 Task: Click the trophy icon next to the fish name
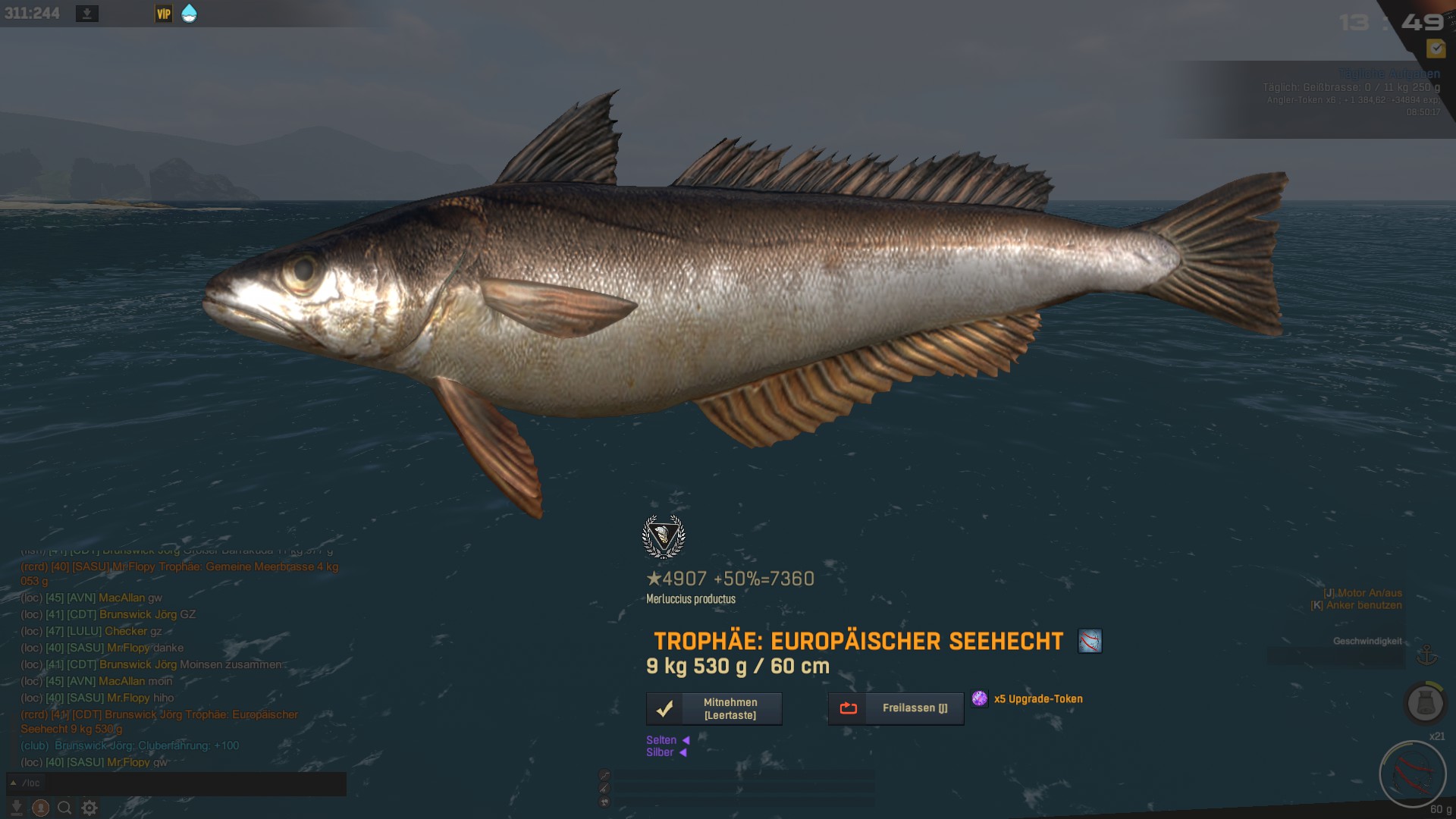(x=1090, y=642)
